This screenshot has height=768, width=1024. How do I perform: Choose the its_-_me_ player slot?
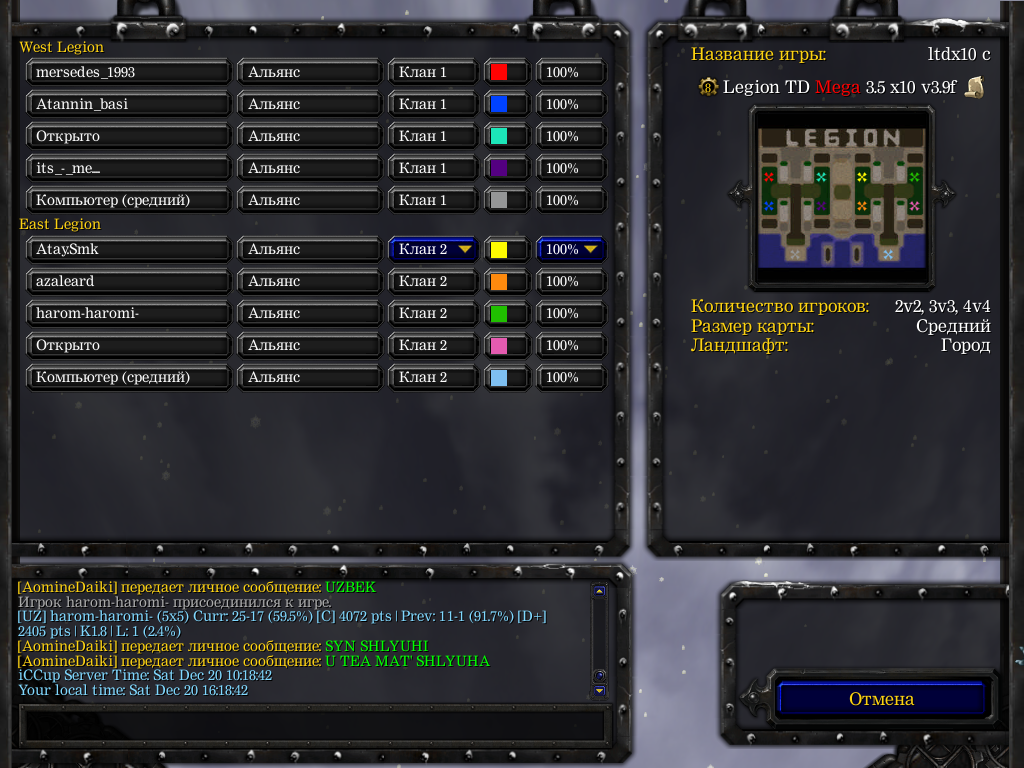(129, 168)
